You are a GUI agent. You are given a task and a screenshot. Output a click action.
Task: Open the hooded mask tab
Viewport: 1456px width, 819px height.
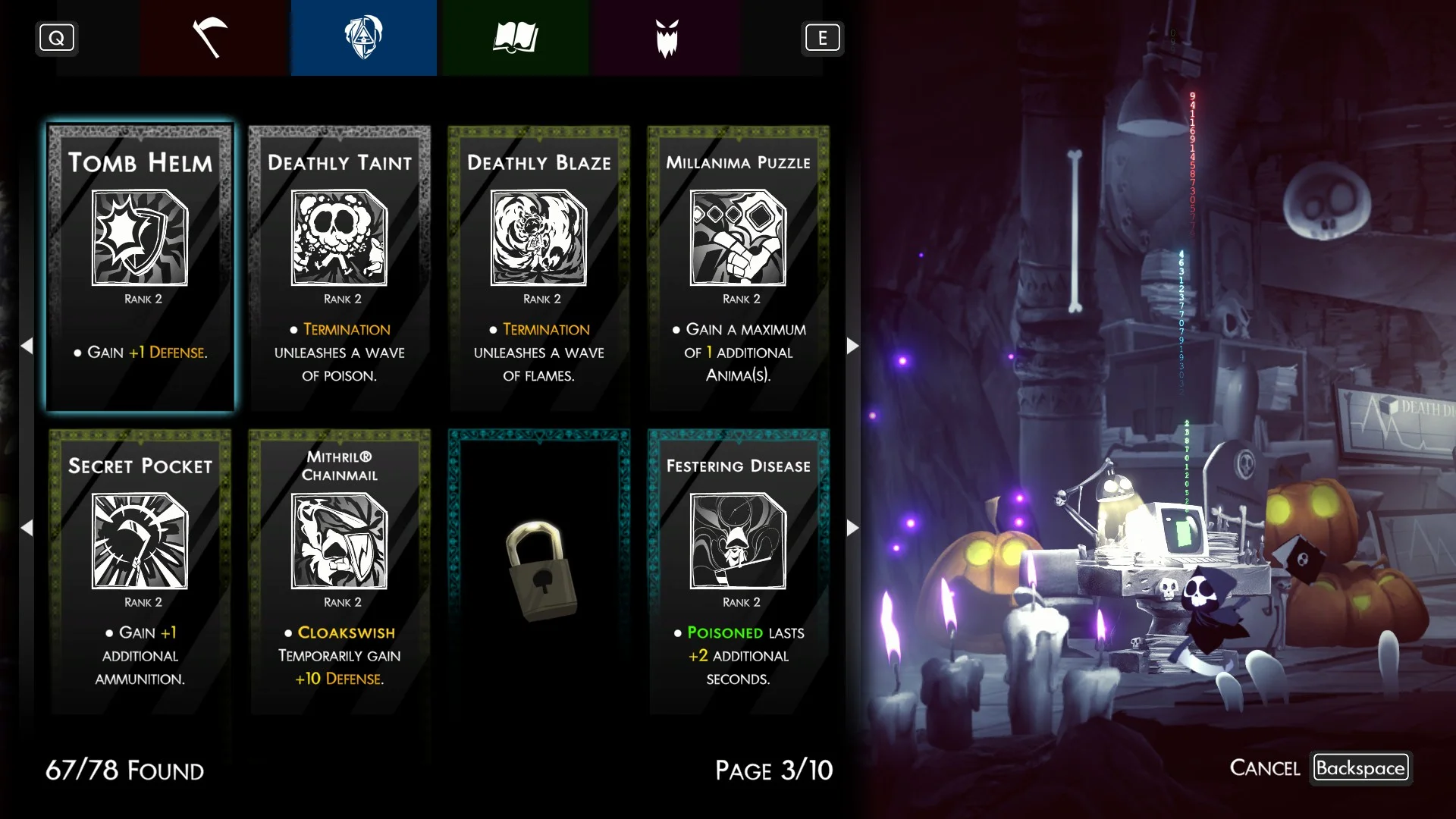click(x=363, y=38)
